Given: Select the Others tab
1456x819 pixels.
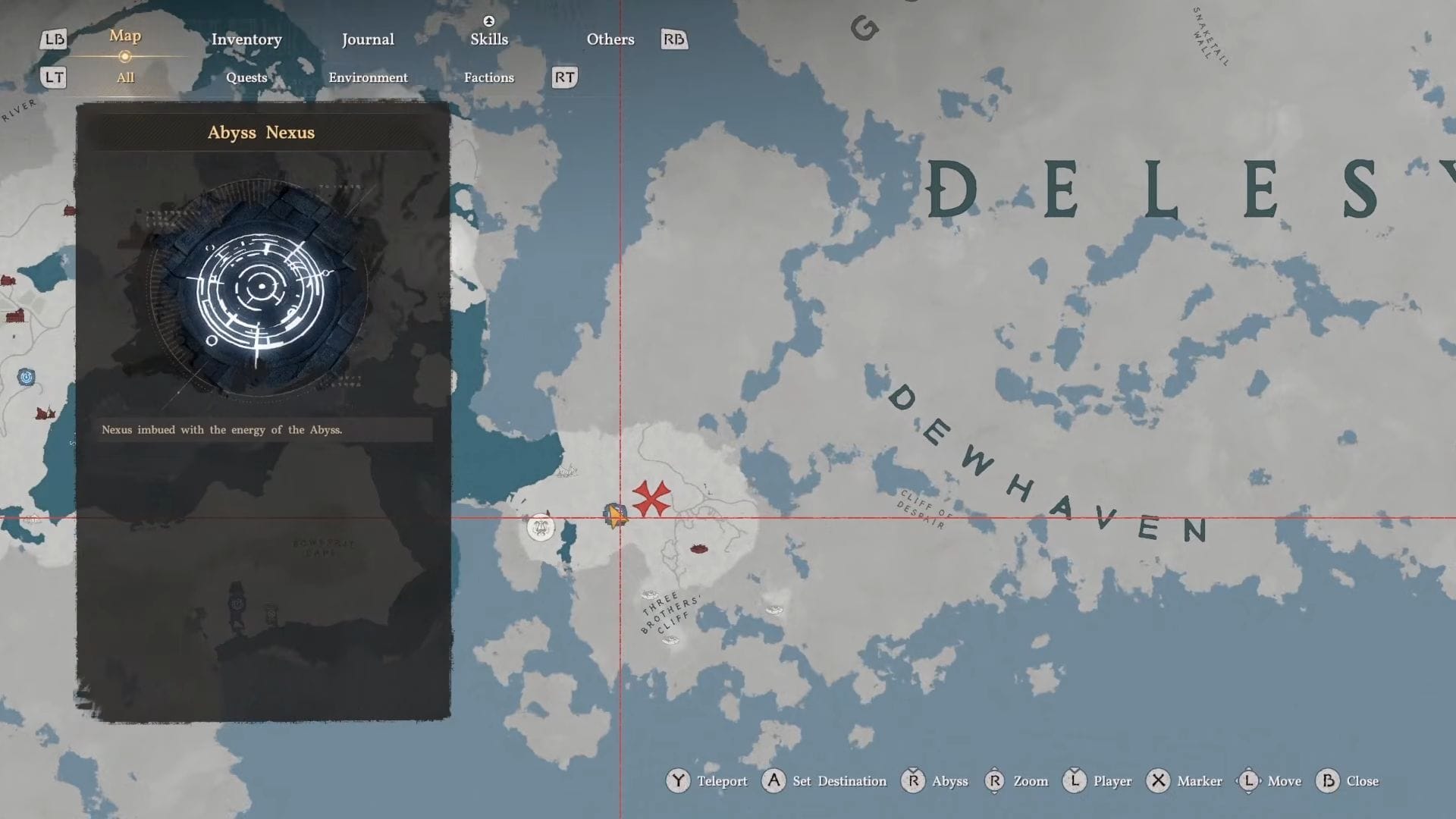Looking at the screenshot, I should click(x=610, y=39).
